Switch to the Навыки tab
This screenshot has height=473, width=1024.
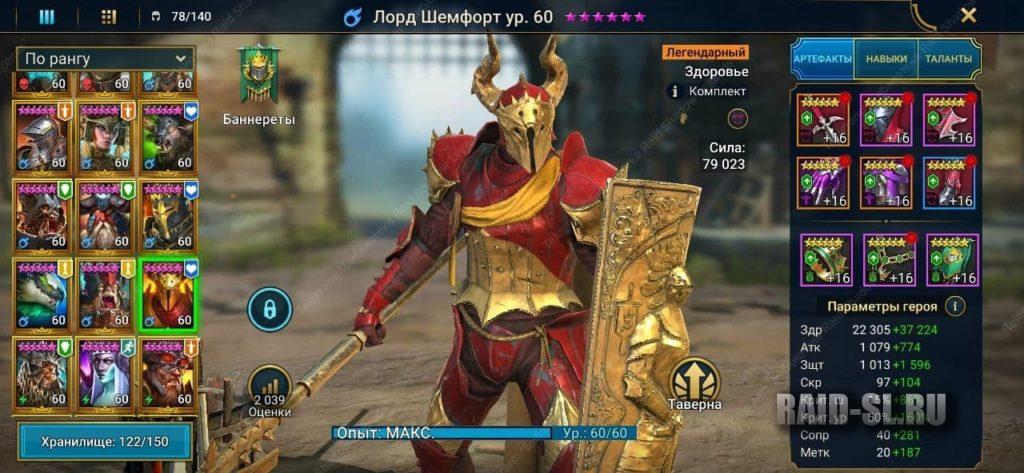pyautogui.click(x=887, y=59)
